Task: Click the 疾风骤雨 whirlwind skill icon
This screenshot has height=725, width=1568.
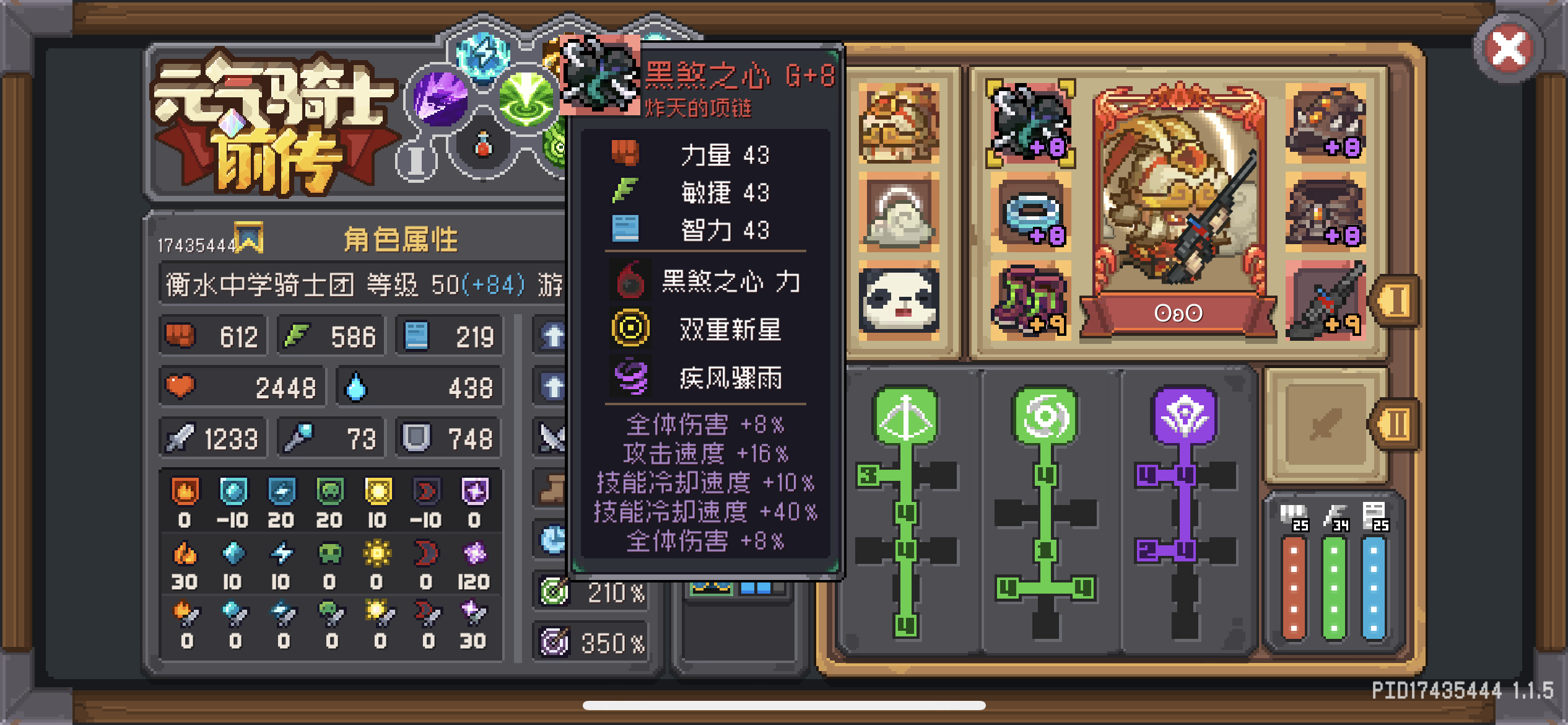Action: click(x=630, y=379)
